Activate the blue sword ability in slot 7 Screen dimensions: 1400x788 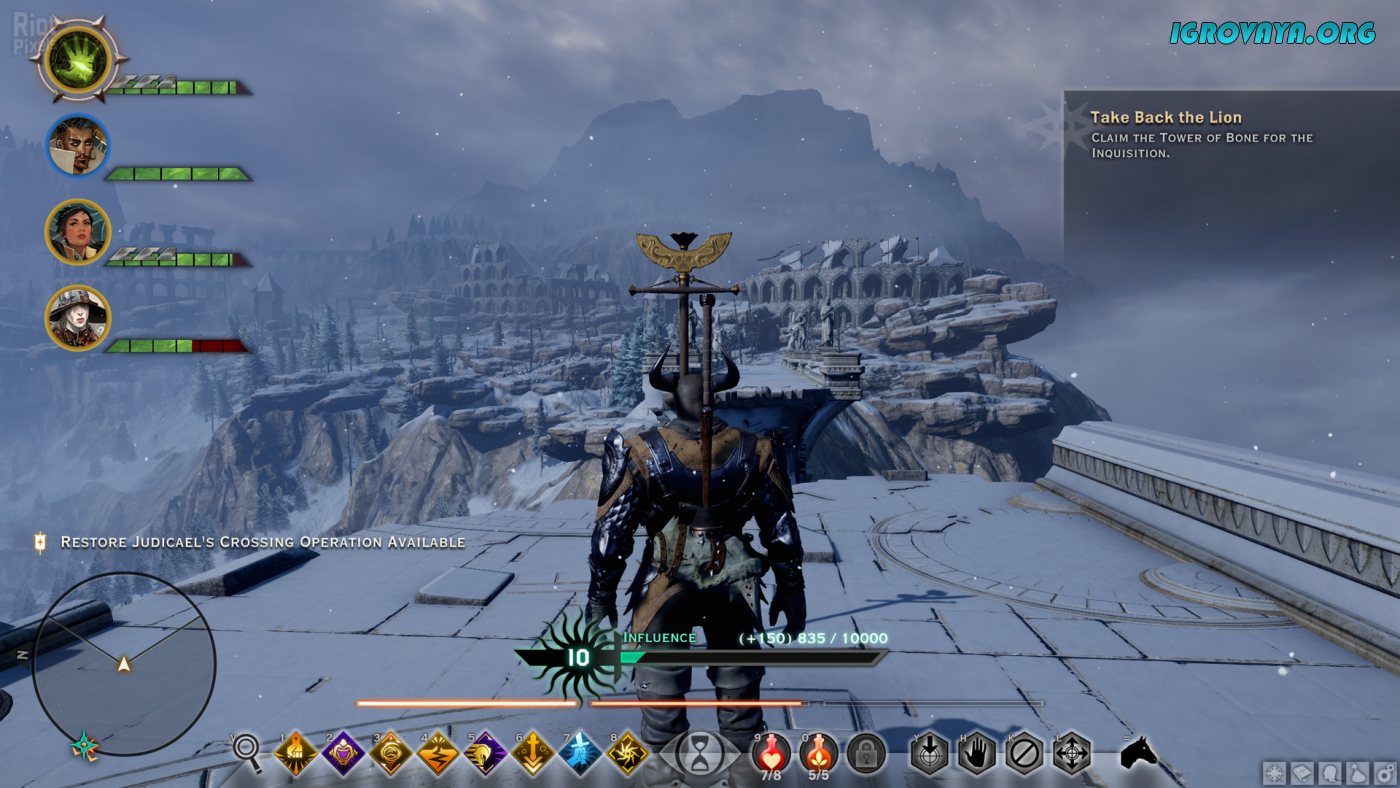[x=580, y=753]
